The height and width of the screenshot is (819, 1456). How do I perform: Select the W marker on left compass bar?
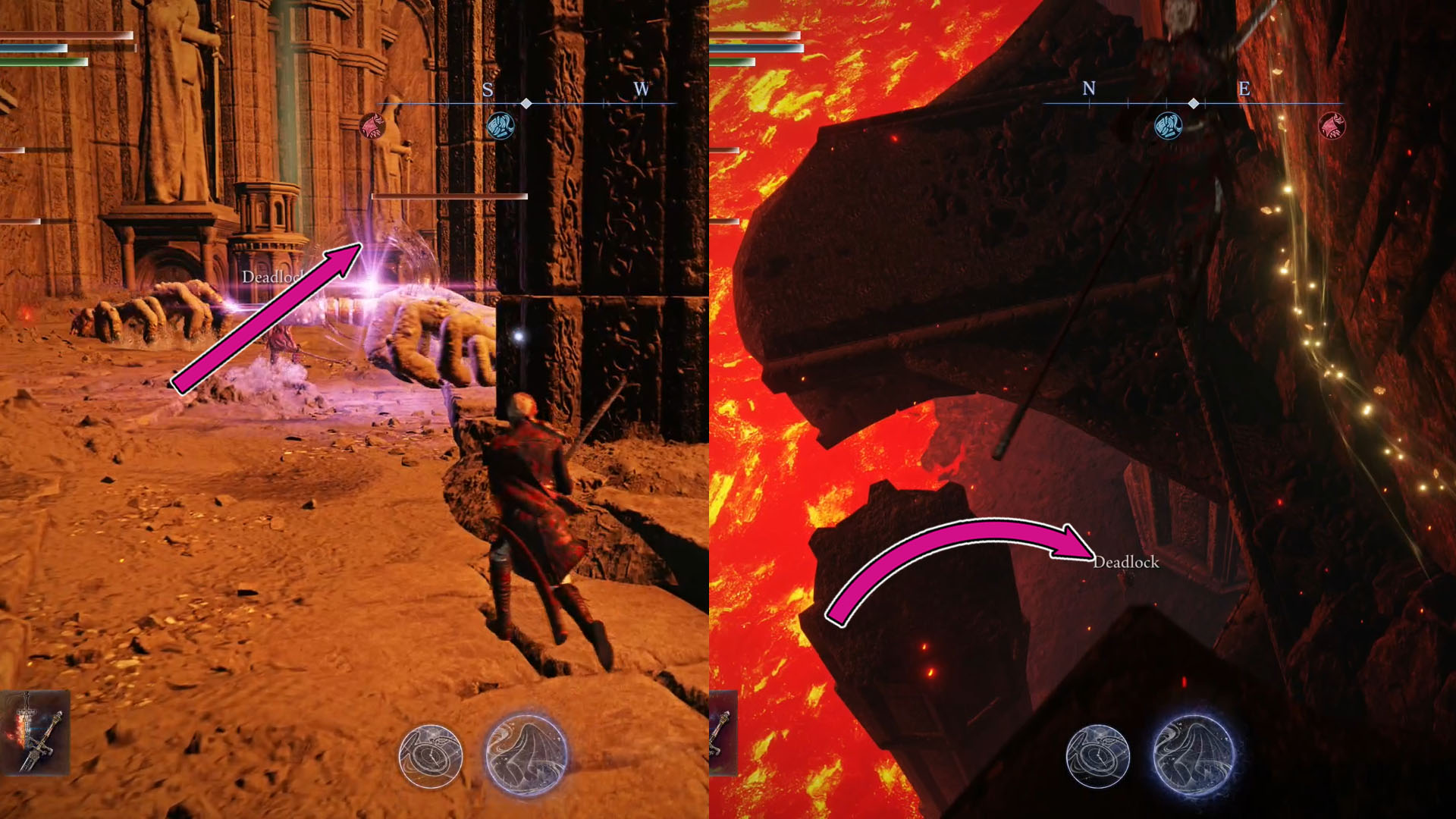click(x=642, y=89)
